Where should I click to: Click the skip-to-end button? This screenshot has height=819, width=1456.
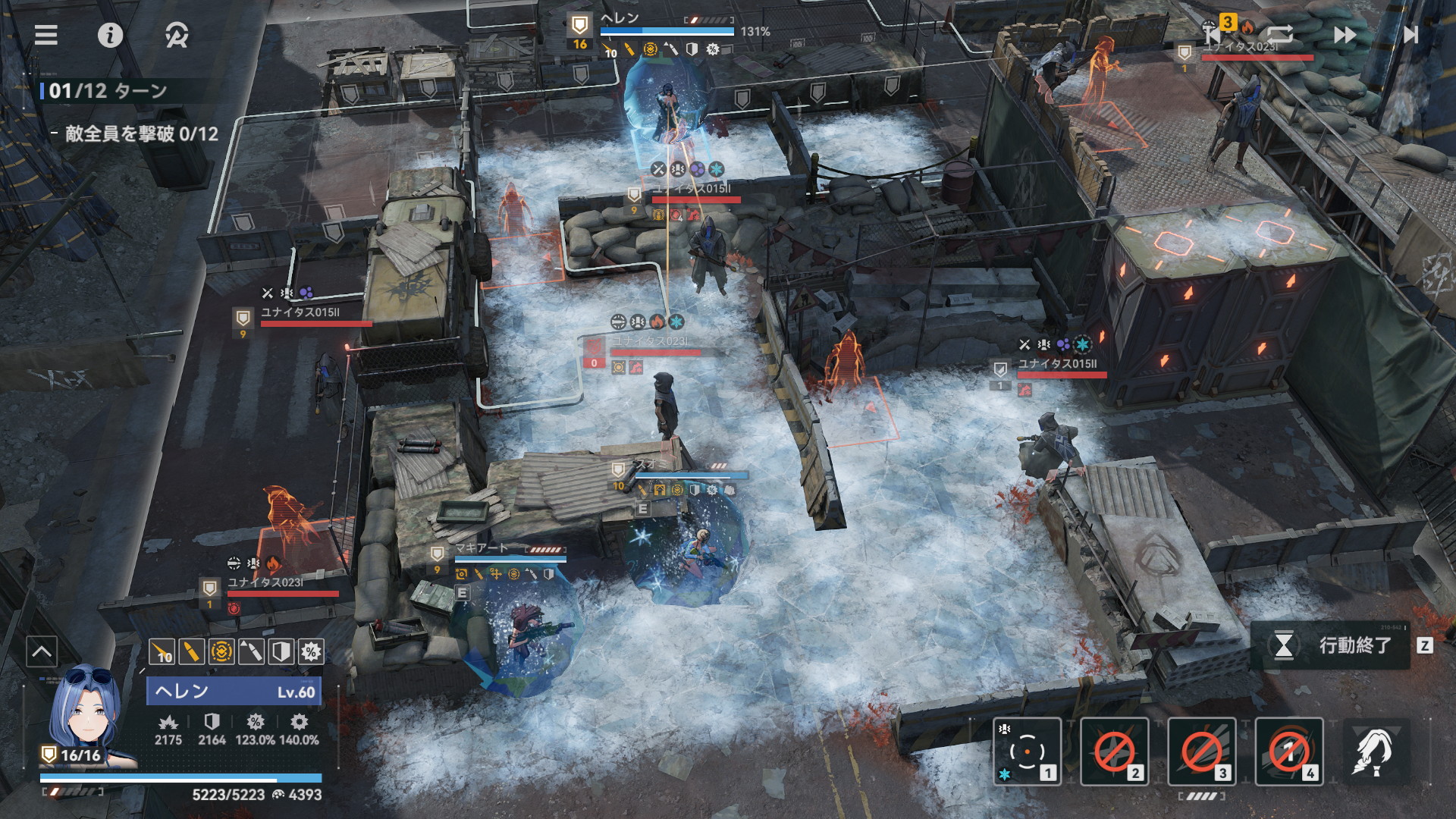[x=1410, y=35]
